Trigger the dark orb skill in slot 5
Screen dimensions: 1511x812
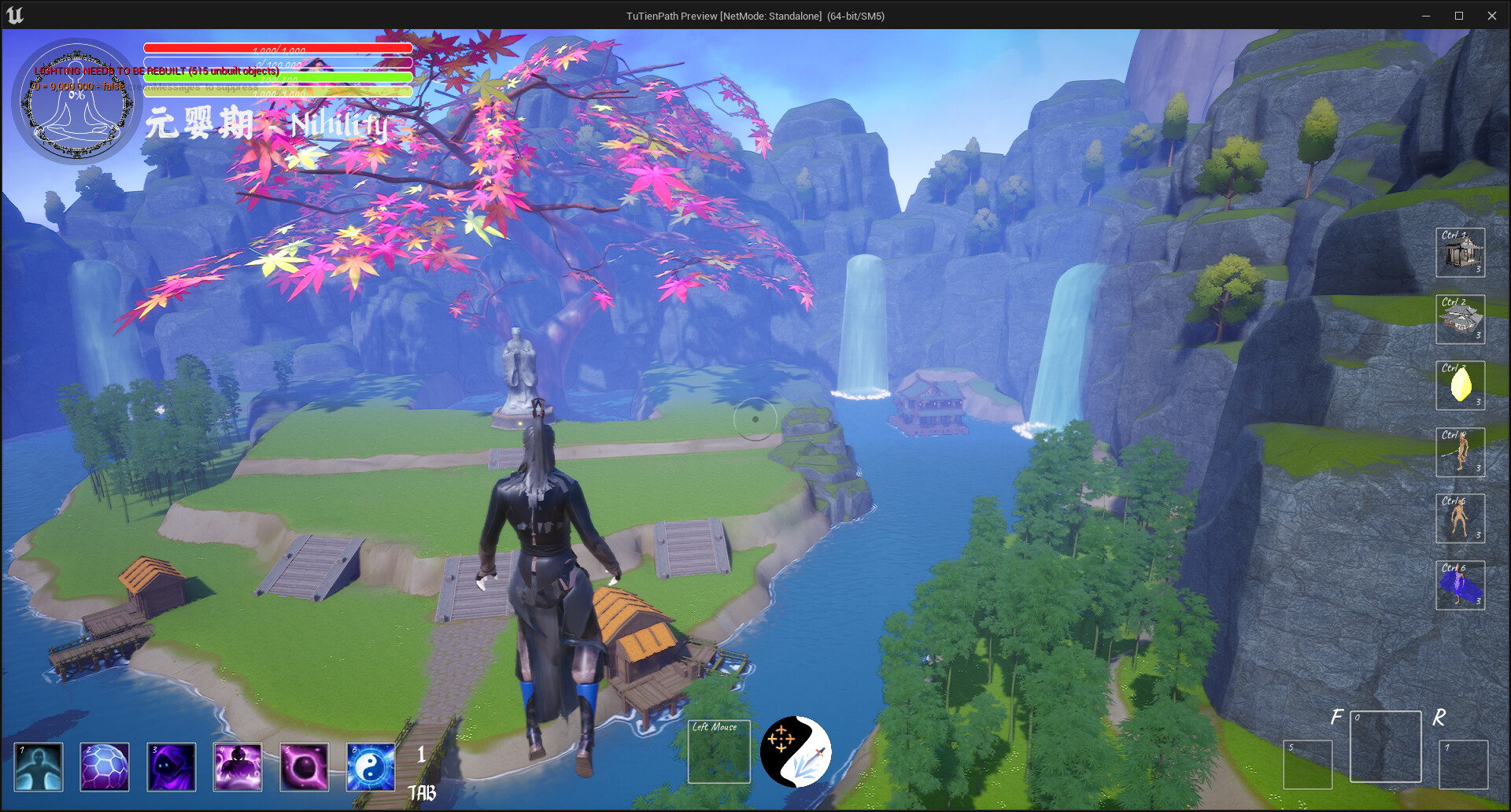[305, 767]
